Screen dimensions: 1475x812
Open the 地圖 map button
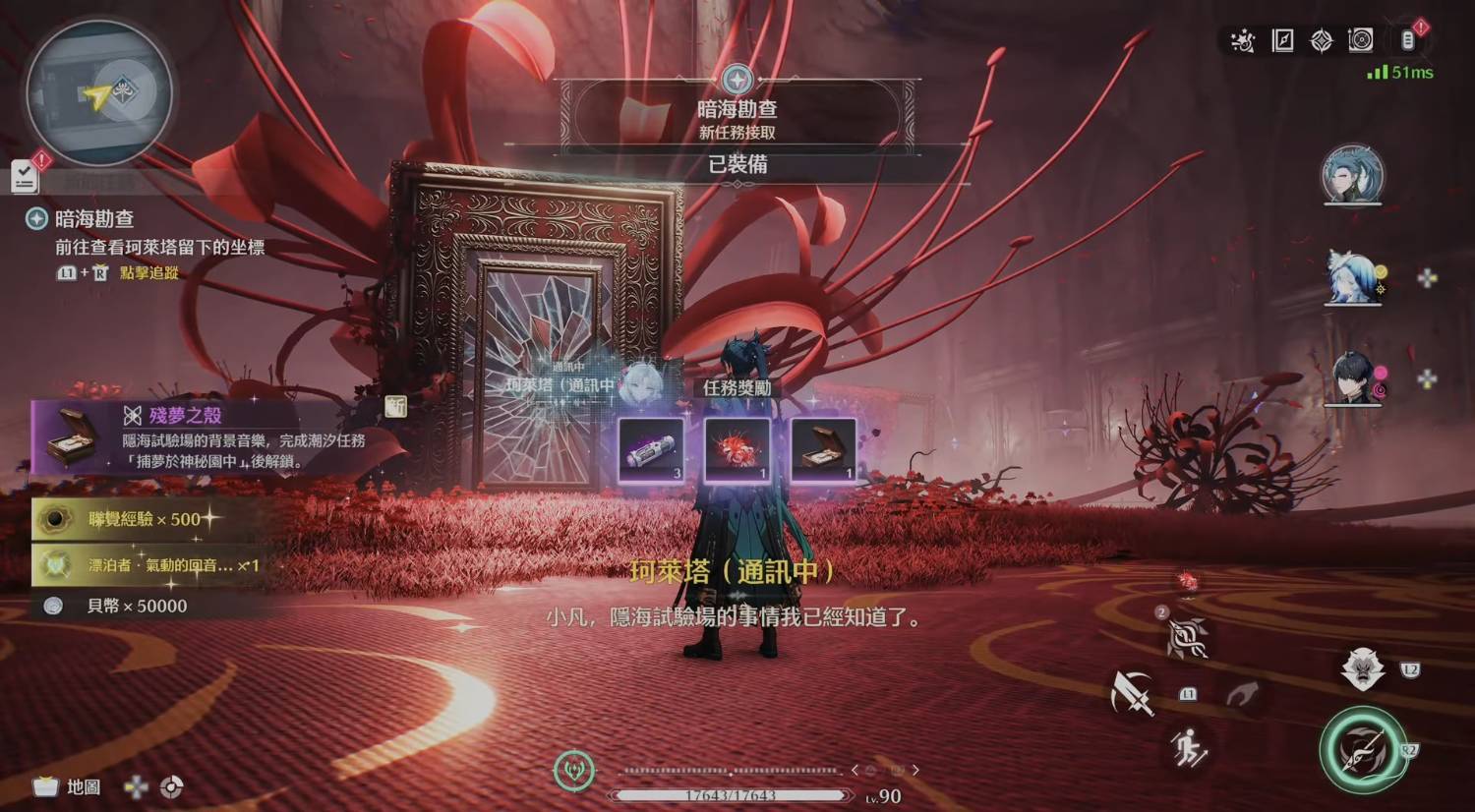click(x=69, y=786)
